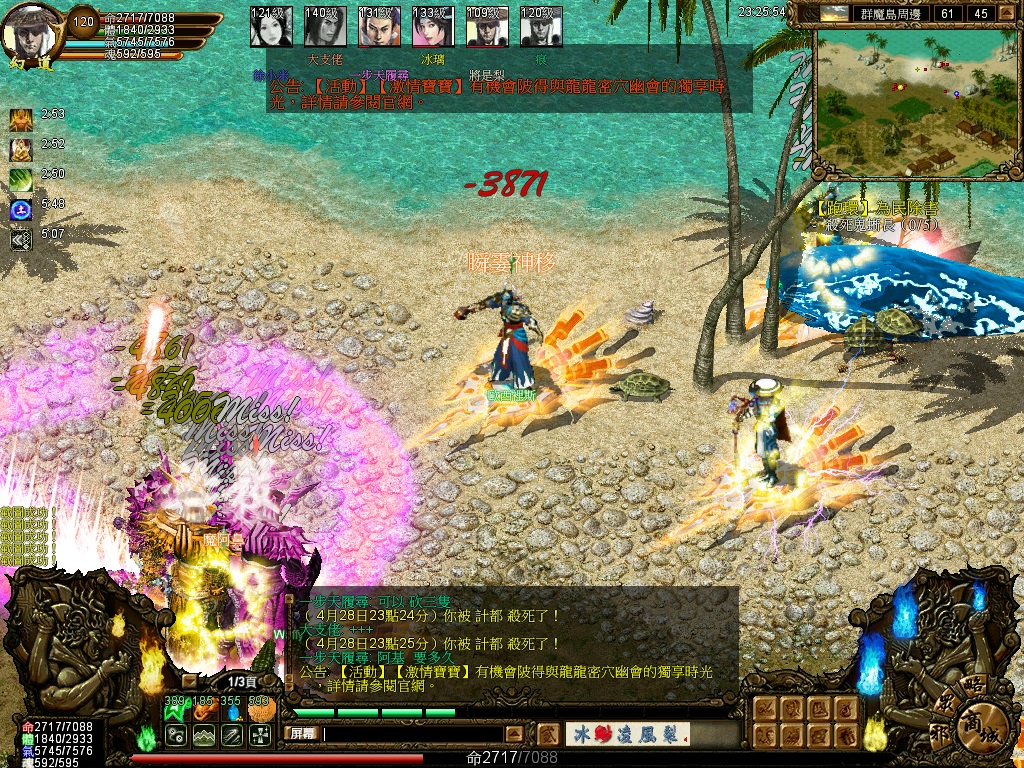Image resolution: width=1024 pixels, height=768 pixels.
Task: Click the 略 menu button
Action: click(x=972, y=686)
